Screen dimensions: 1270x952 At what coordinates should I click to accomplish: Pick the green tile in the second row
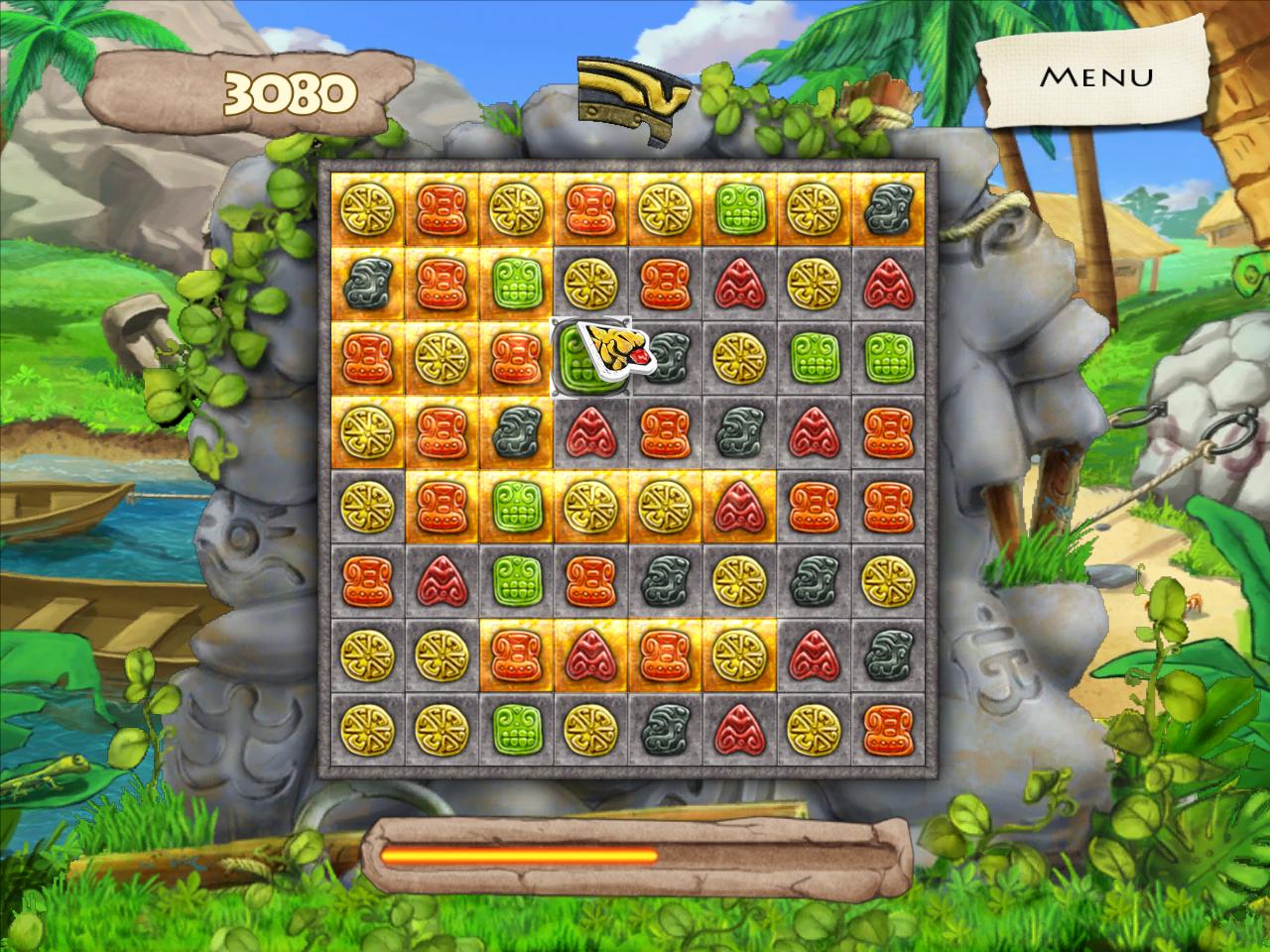coord(514,283)
